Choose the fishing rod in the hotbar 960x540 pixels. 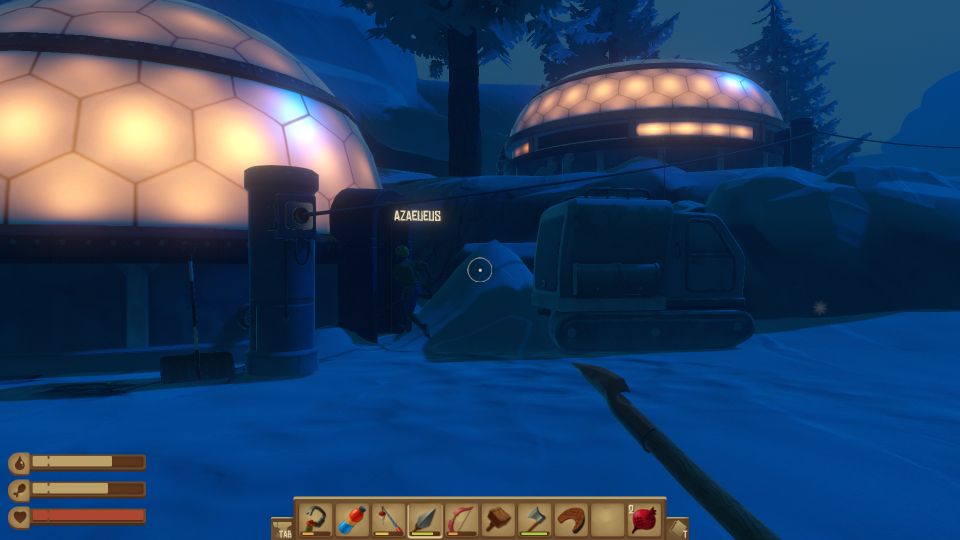pos(389,519)
